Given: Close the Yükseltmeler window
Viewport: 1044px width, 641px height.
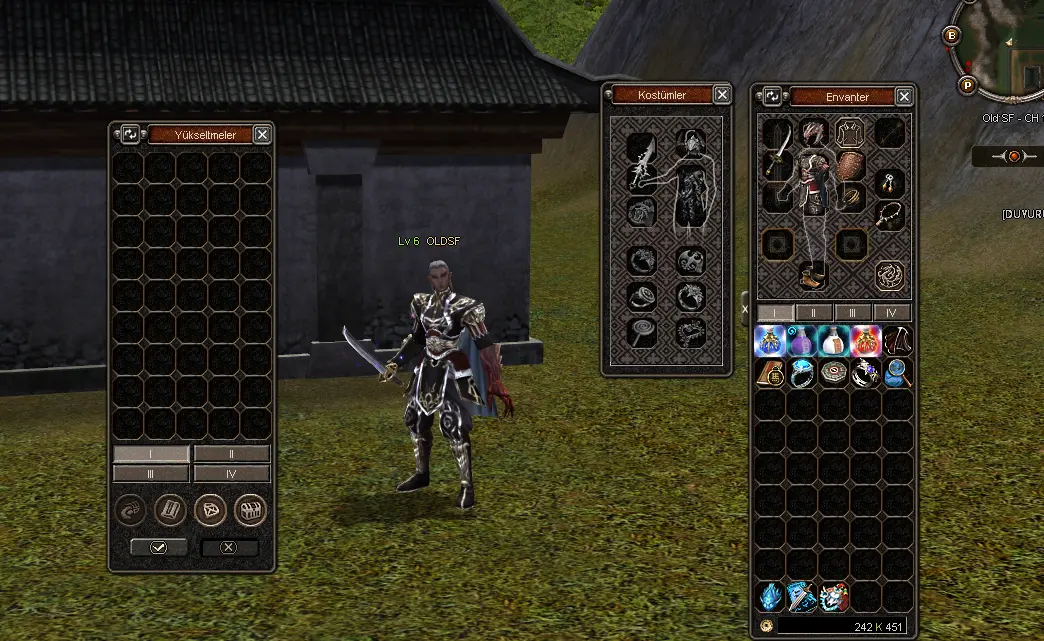Looking at the screenshot, I should [x=262, y=134].
